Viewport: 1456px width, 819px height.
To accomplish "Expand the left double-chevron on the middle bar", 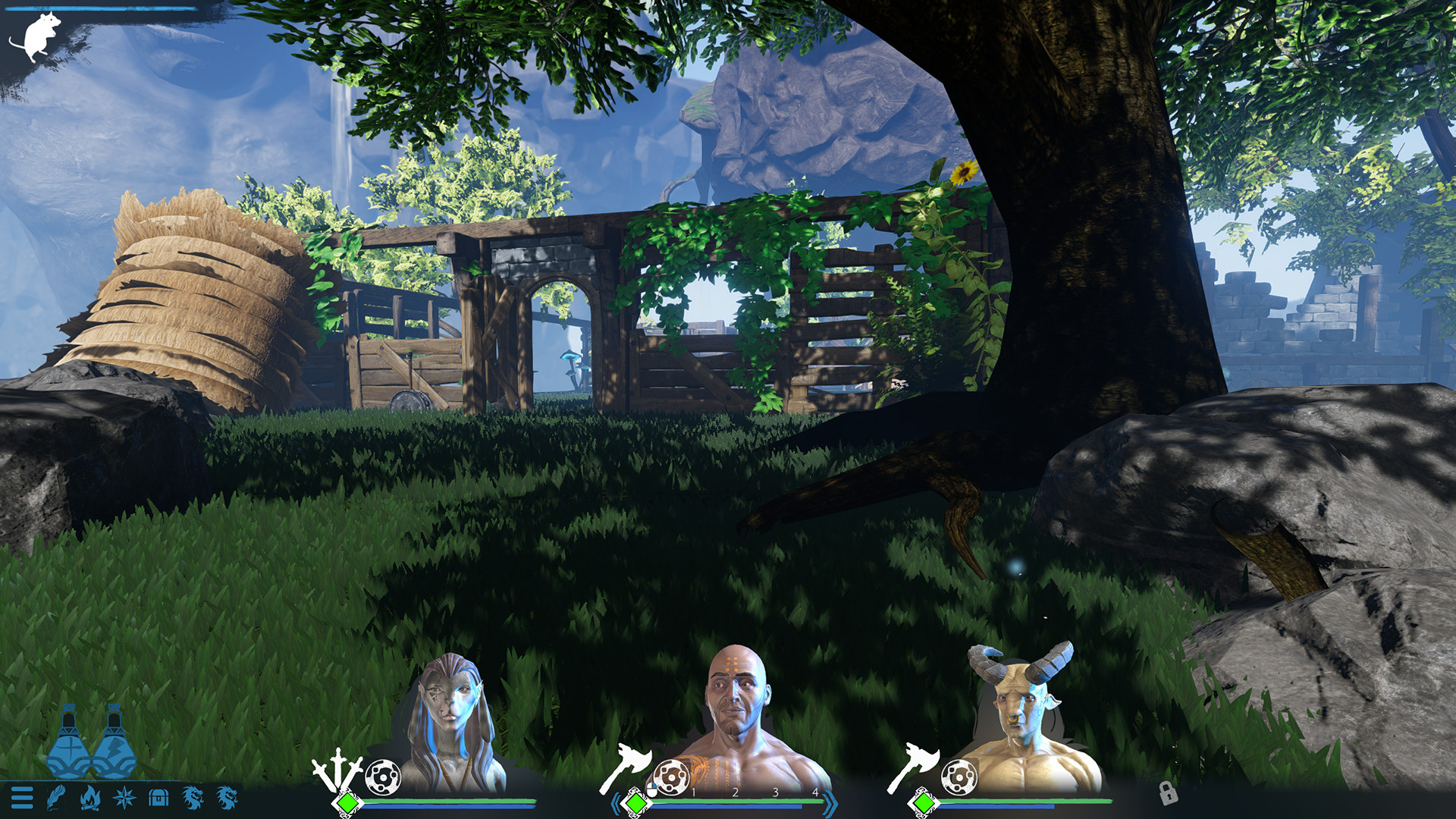I will 616,803.
